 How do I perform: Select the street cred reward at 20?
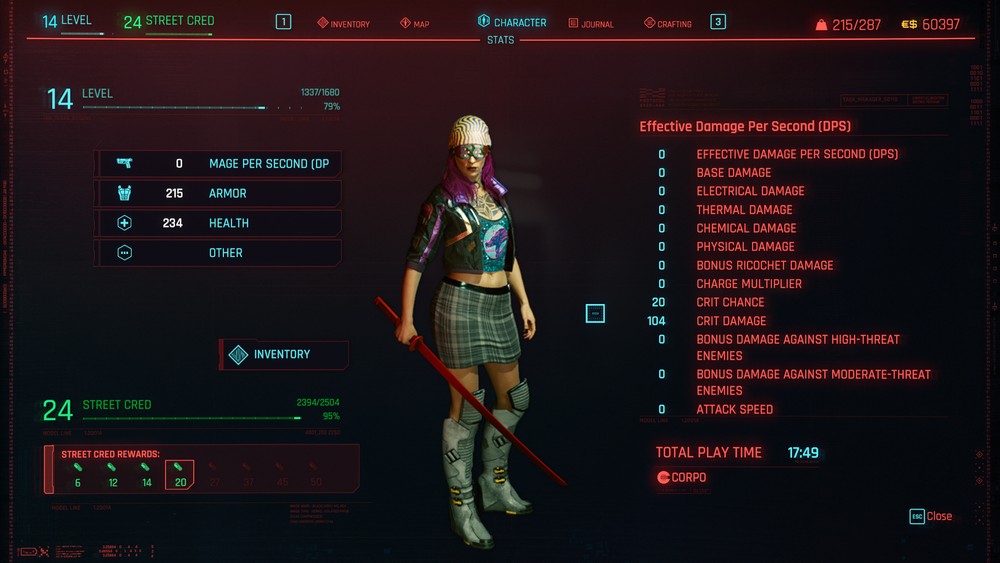pos(180,474)
